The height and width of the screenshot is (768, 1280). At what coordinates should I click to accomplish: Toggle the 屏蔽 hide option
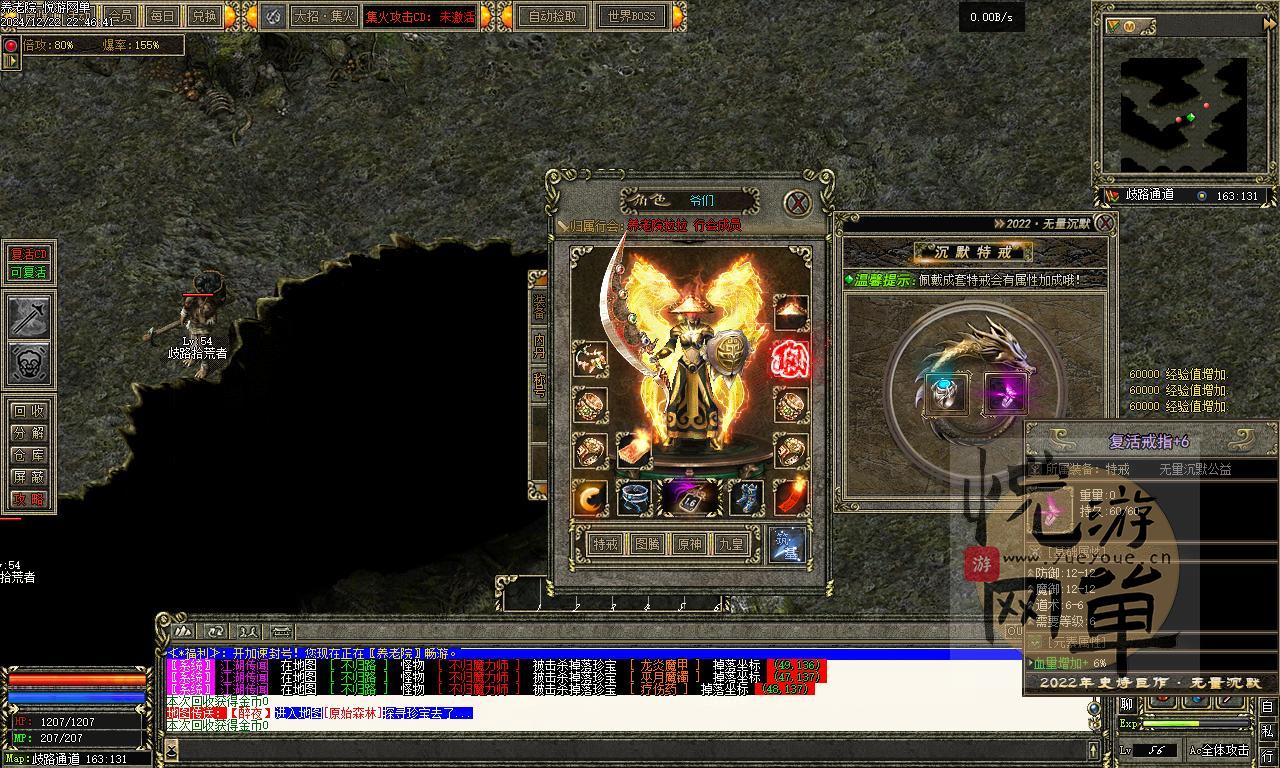28,477
